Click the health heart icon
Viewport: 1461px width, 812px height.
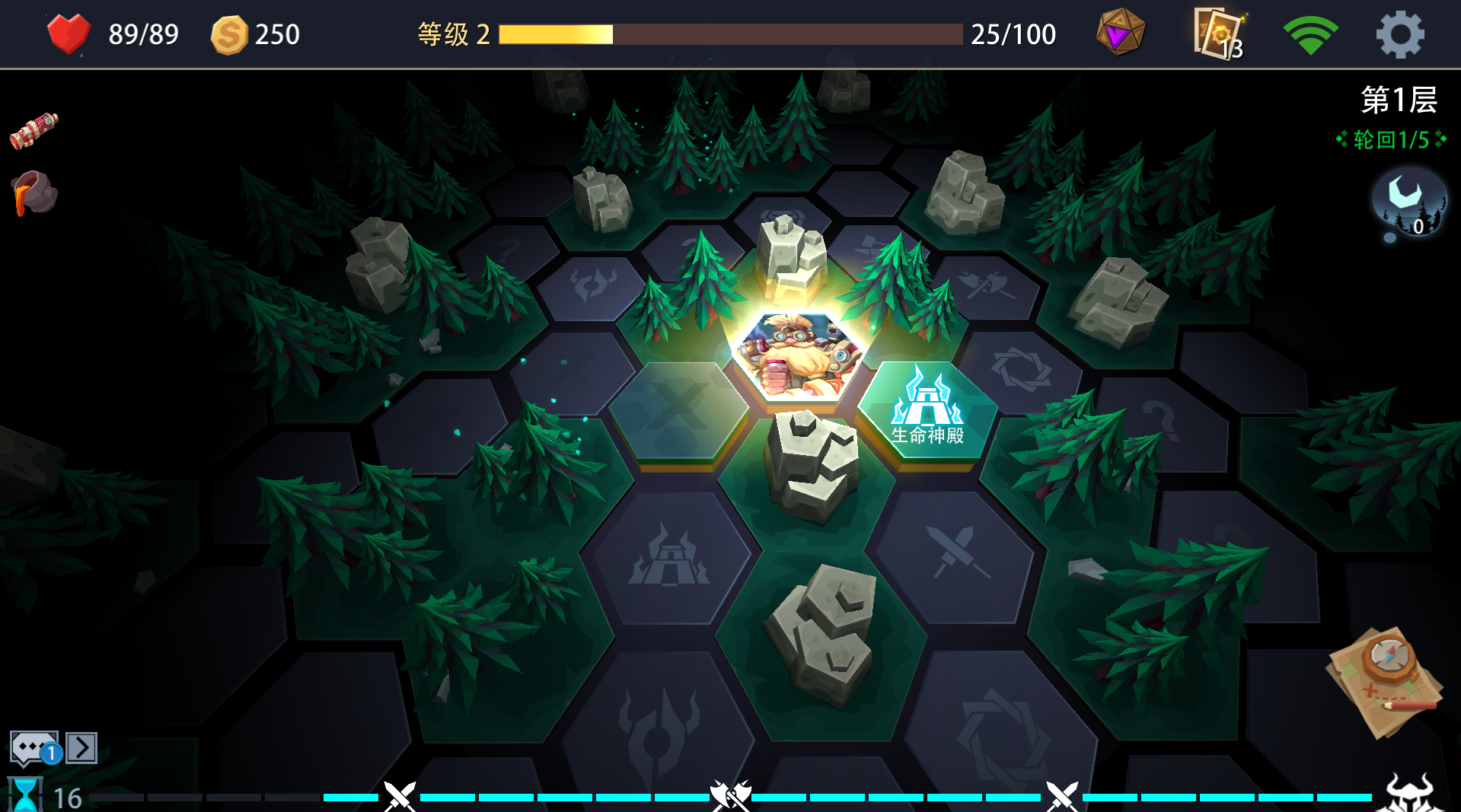pyautogui.click(x=69, y=33)
